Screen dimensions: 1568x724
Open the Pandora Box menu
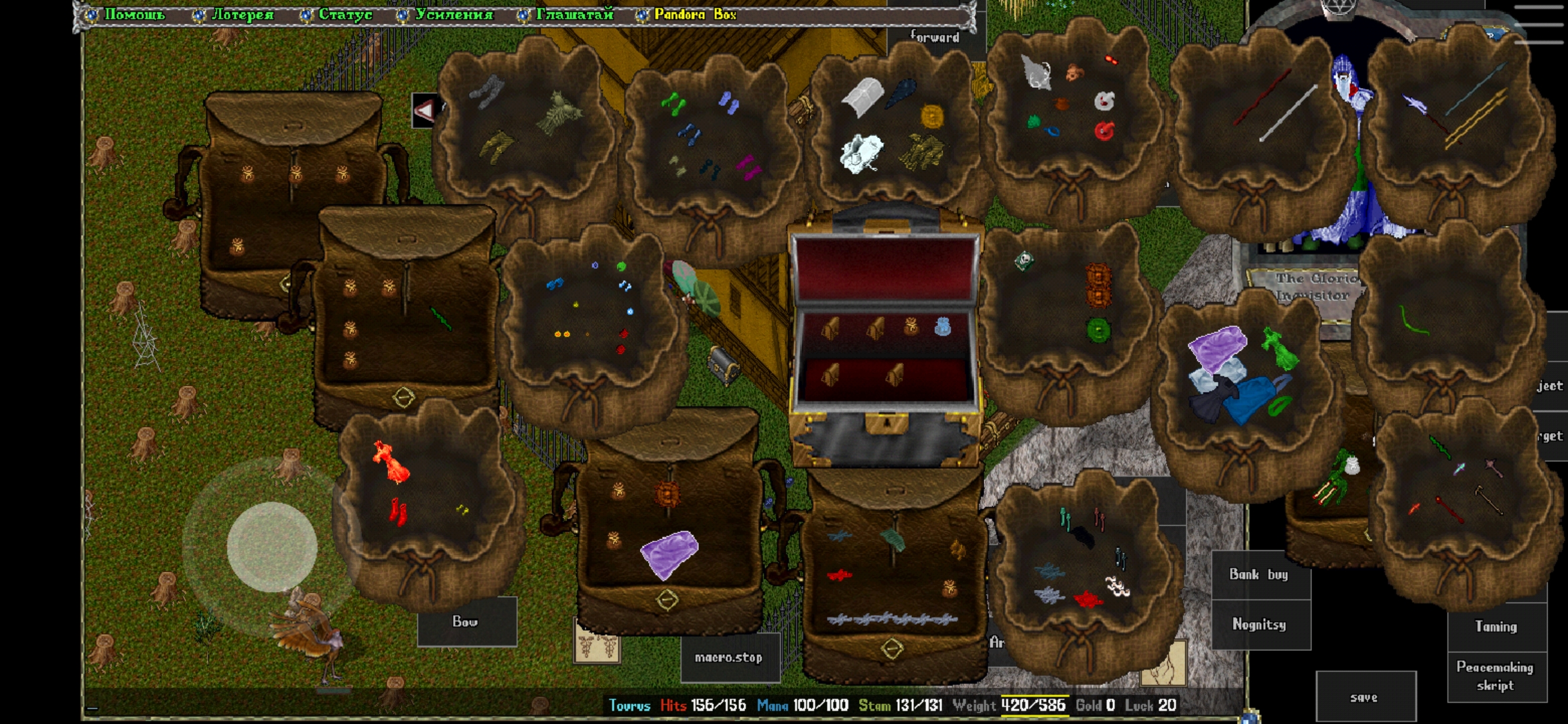click(x=694, y=14)
